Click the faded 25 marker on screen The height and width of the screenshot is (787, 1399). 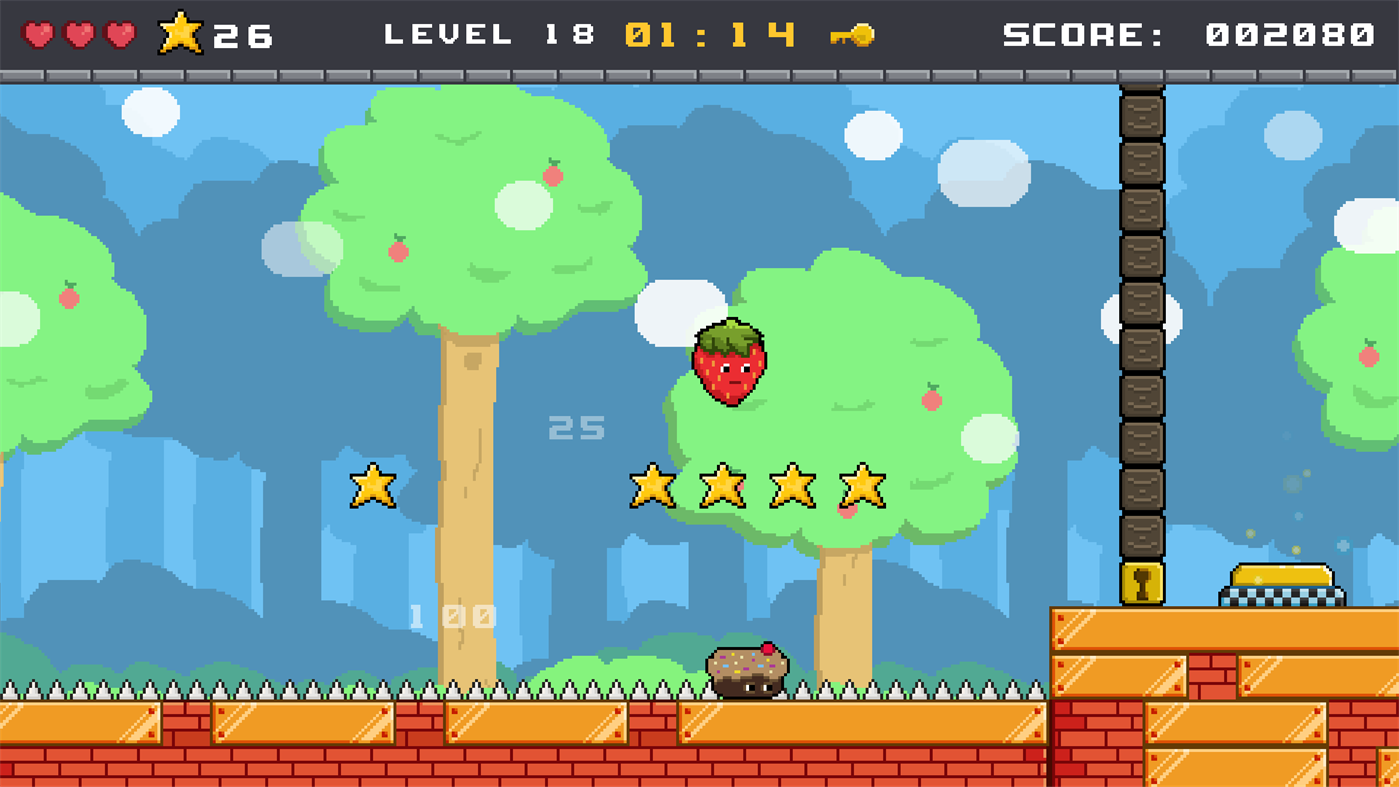click(x=575, y=428)
